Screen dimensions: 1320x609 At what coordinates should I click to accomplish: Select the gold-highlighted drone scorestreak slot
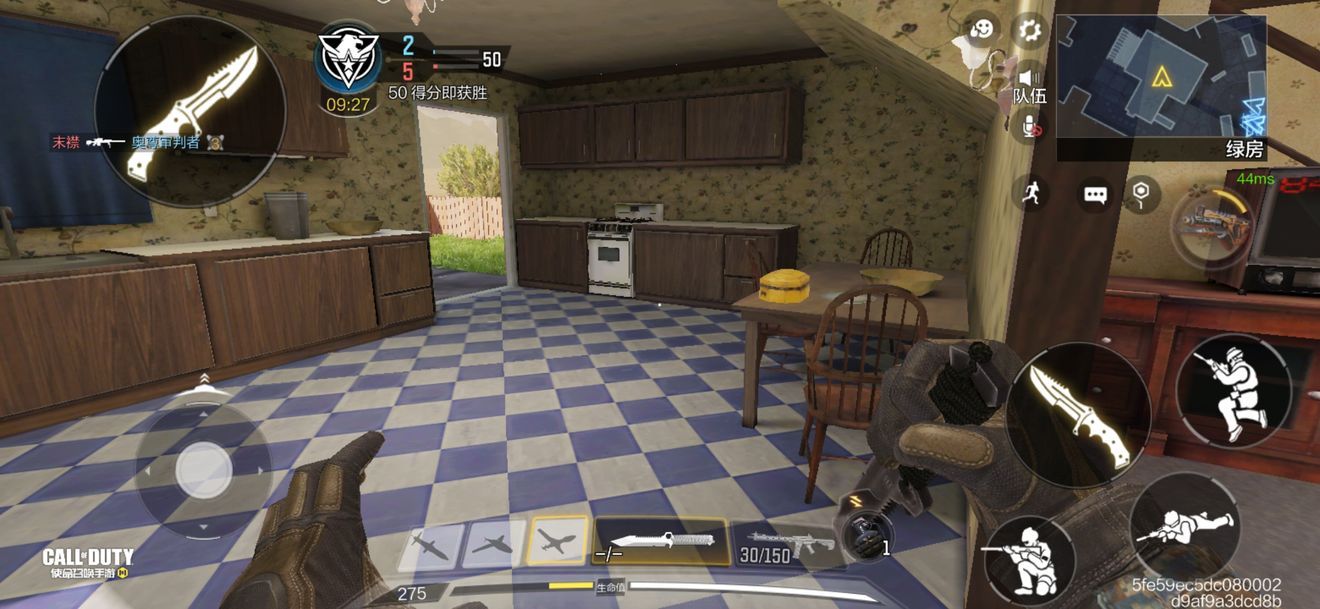pos(558,543)
